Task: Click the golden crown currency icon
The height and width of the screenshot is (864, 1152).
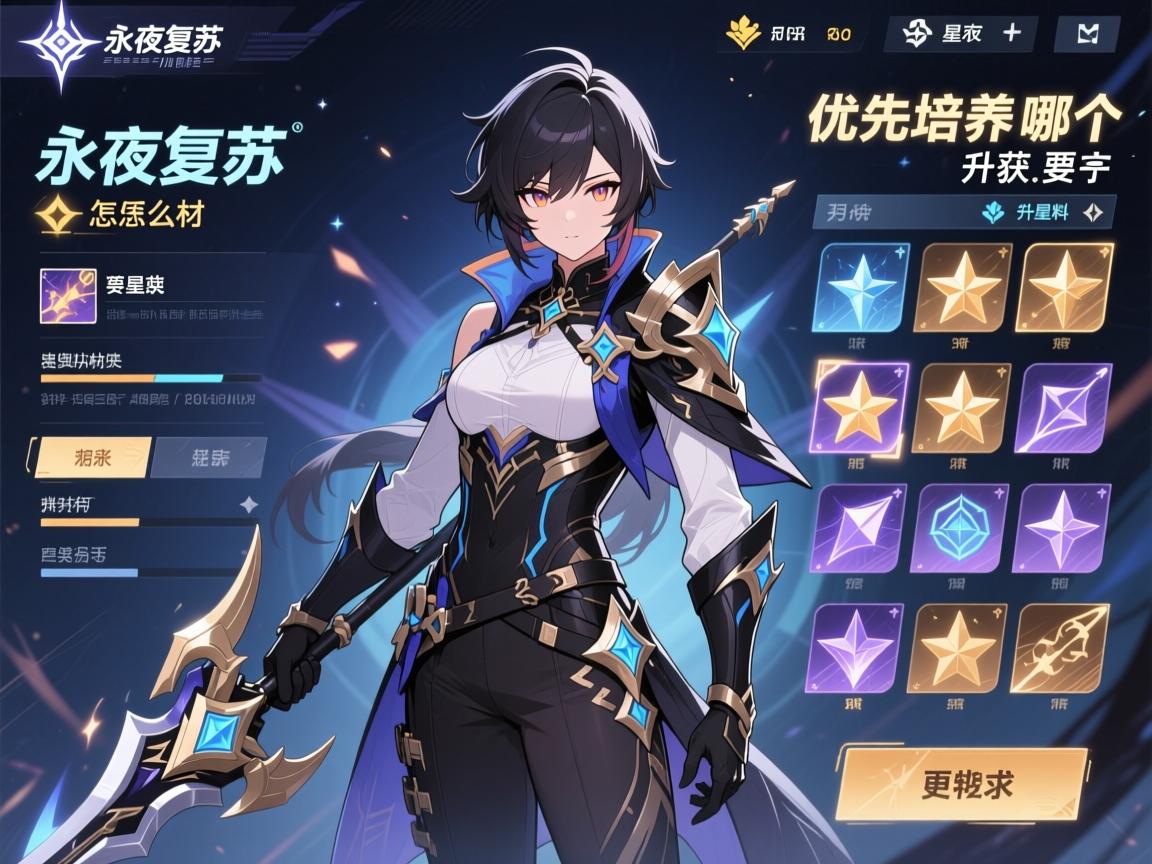Action: pyautogui.click(x=742, y=34)
